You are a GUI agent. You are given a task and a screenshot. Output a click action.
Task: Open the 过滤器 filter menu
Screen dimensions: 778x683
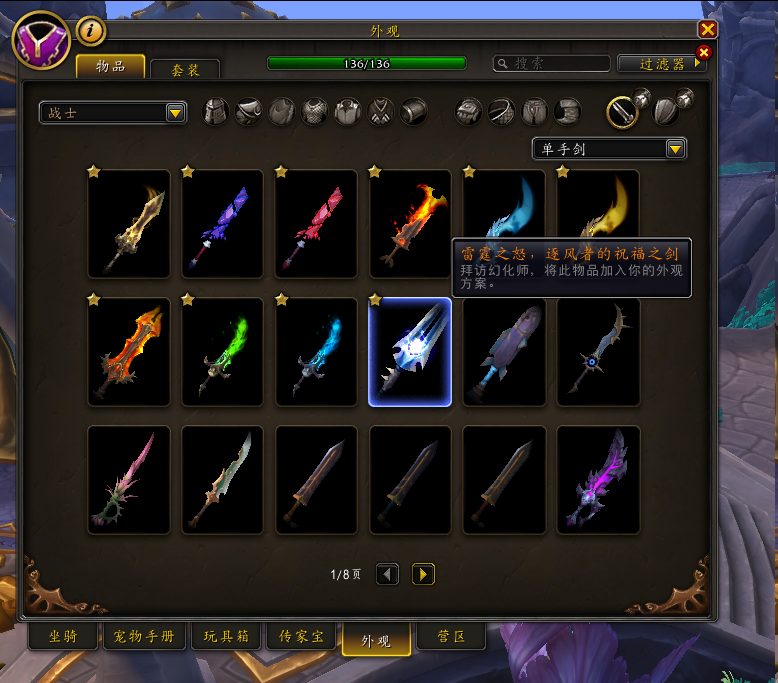click(x=661, y=63)
